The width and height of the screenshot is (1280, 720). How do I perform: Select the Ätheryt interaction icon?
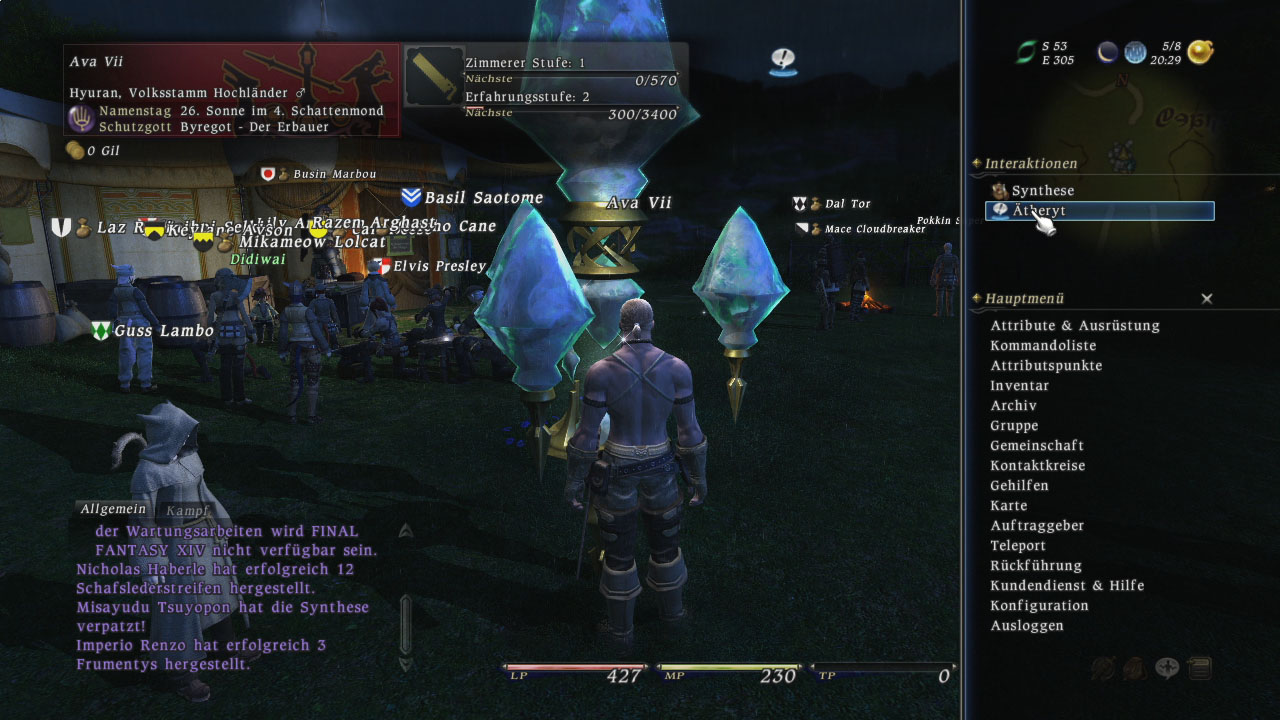click(999, 211)
